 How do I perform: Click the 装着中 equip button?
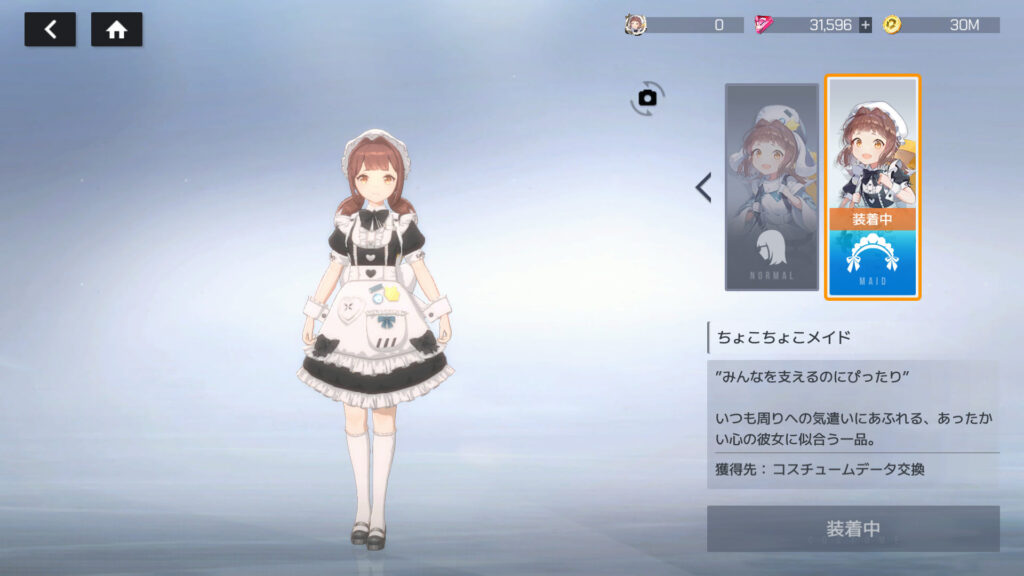(x=853, y=529)
